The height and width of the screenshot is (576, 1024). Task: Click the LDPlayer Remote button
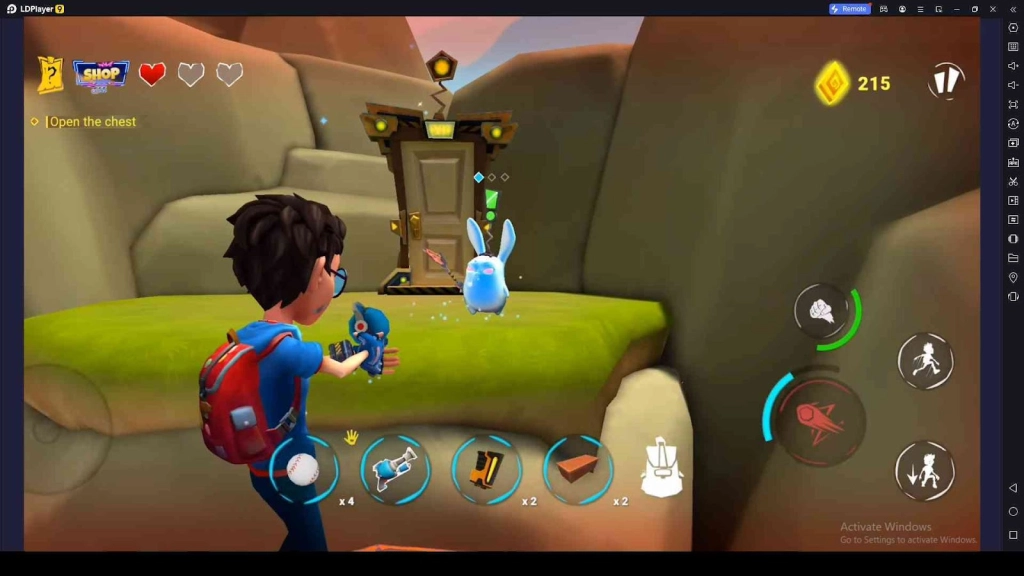coord(849,9)
